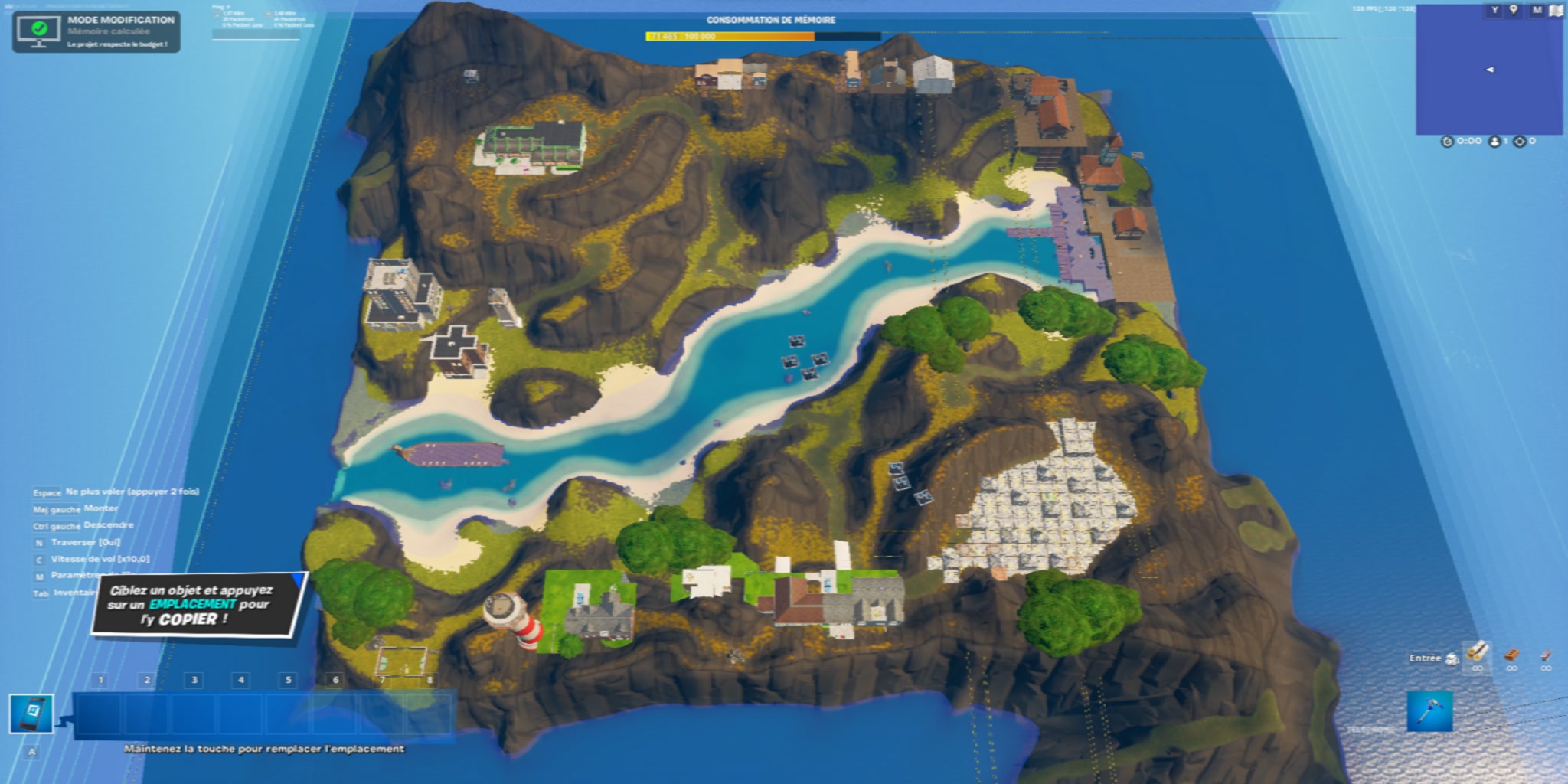Click the location pin icon above the minimap
Screen dimensions: 1568x784
pyautogui.click(x=1514, y=10)
